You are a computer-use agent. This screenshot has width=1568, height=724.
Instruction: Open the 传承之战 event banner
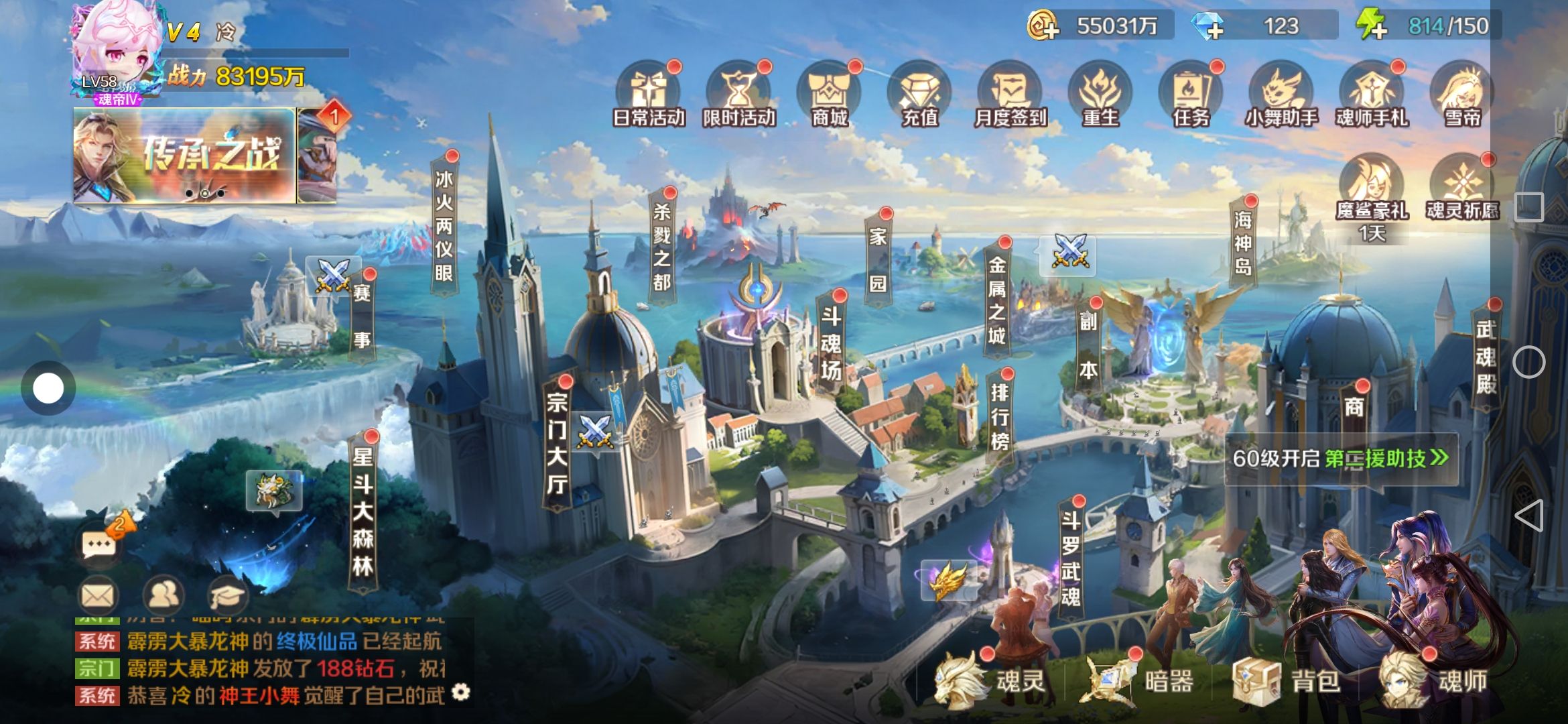coord(184,155)
